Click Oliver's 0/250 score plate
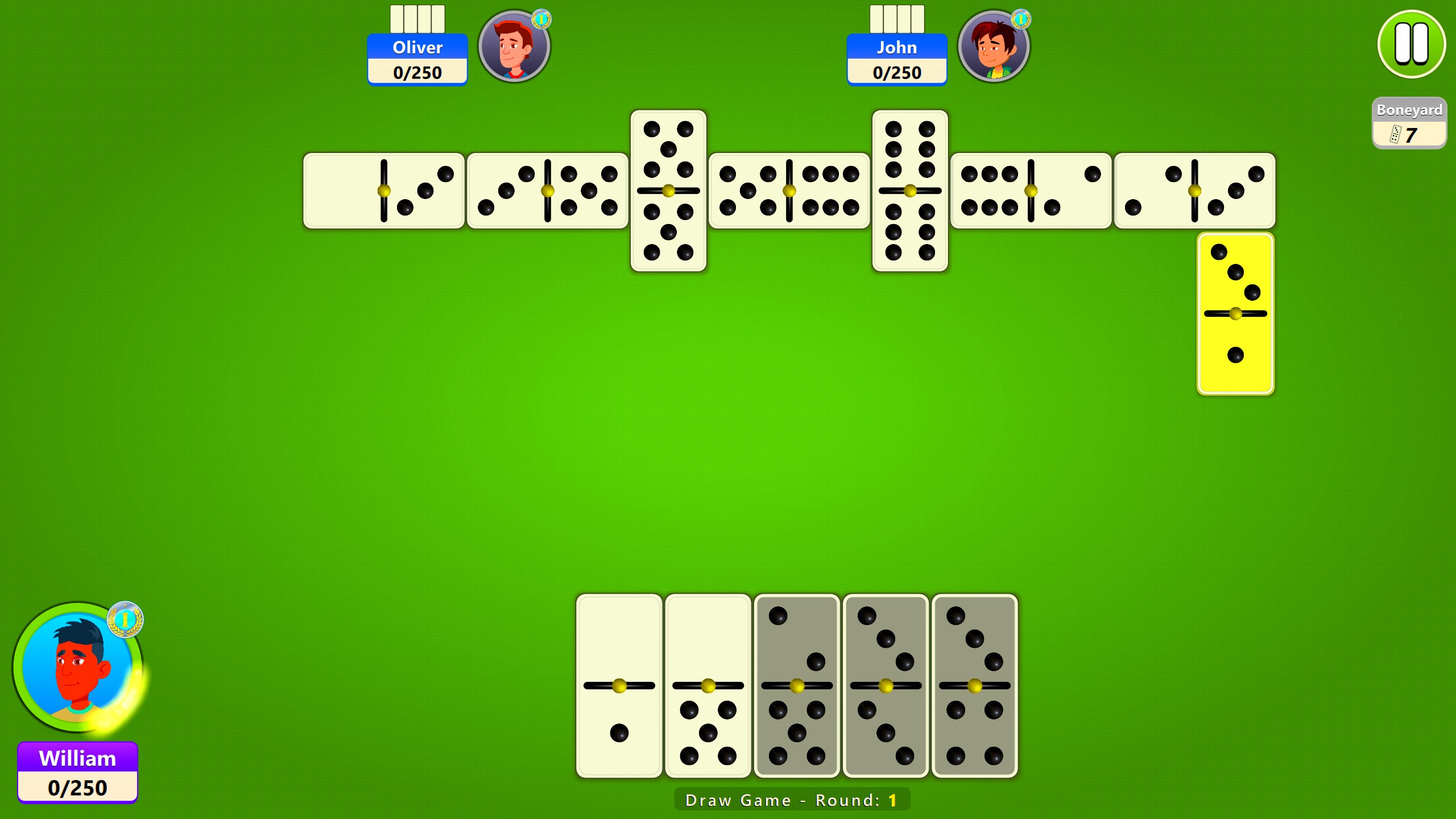 [418, 72]
